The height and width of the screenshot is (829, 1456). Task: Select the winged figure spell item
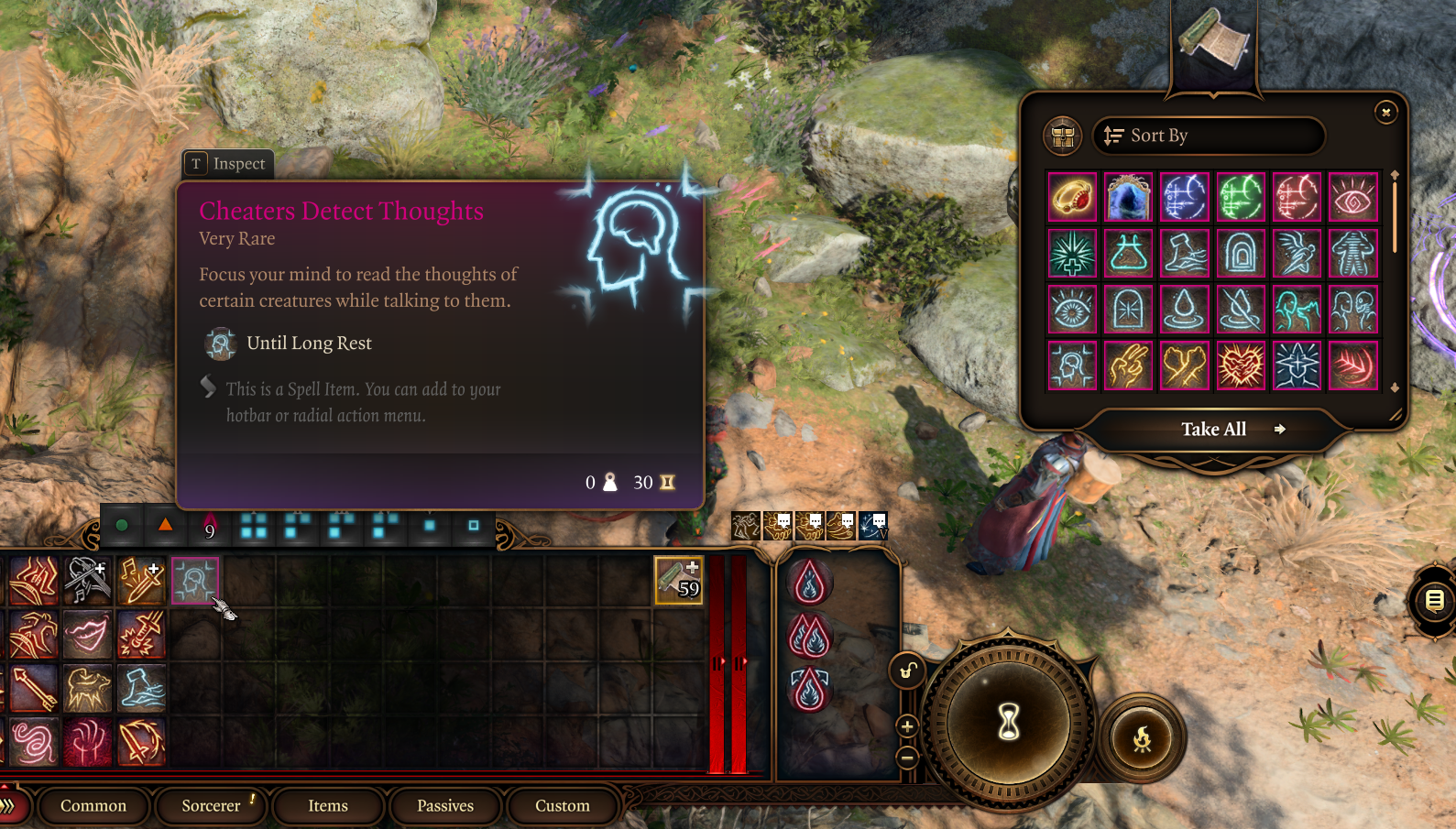tap(1297, 253)
